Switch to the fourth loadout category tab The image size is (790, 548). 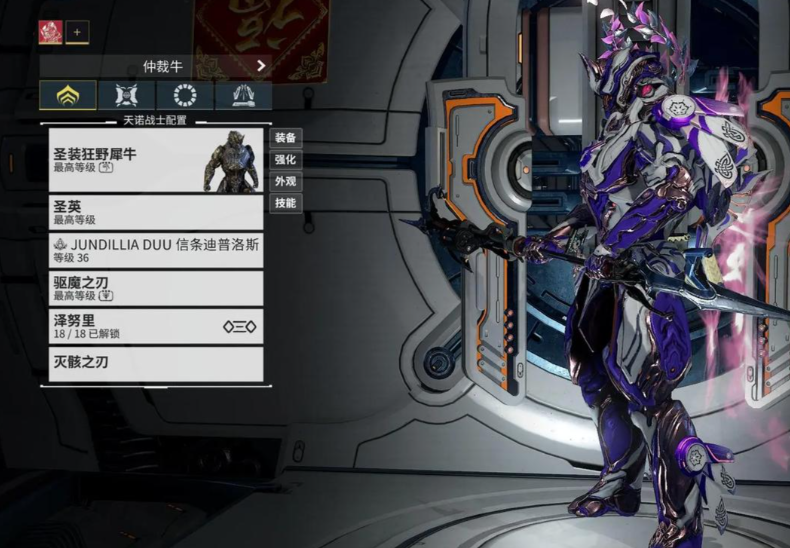click(243, 95)
